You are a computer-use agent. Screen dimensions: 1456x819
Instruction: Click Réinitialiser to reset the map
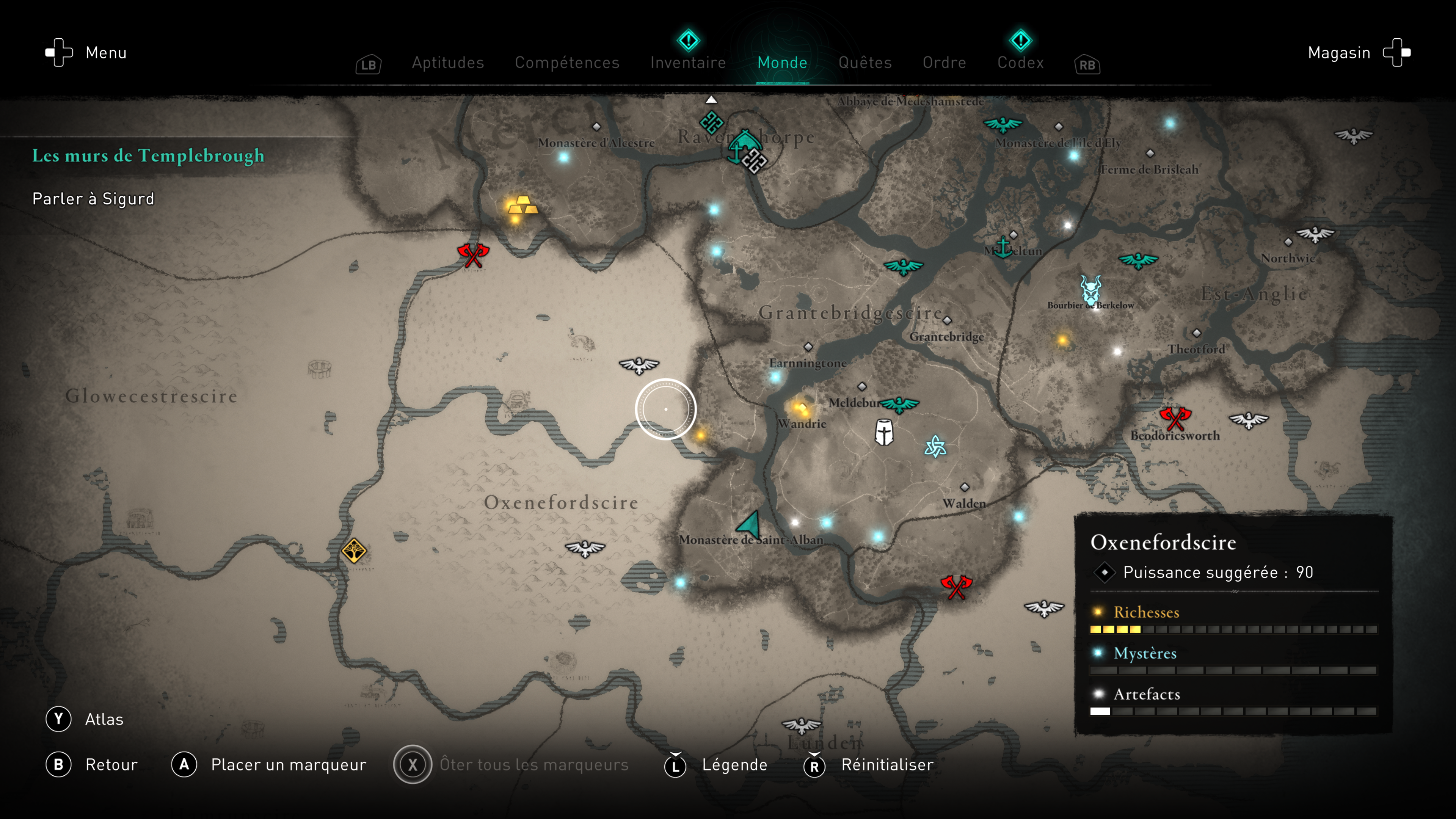887,765
